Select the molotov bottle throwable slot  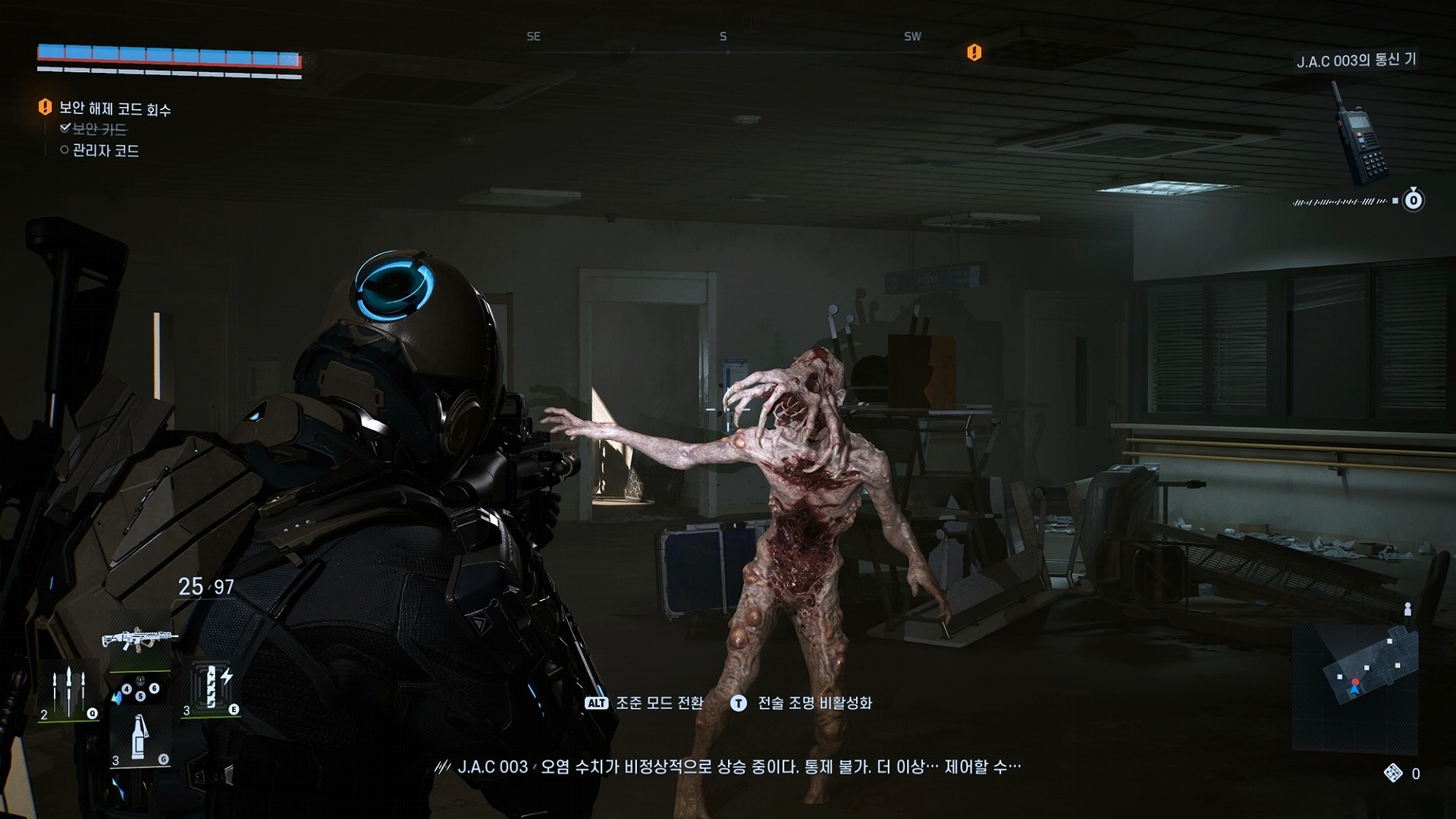coord(140,739)
